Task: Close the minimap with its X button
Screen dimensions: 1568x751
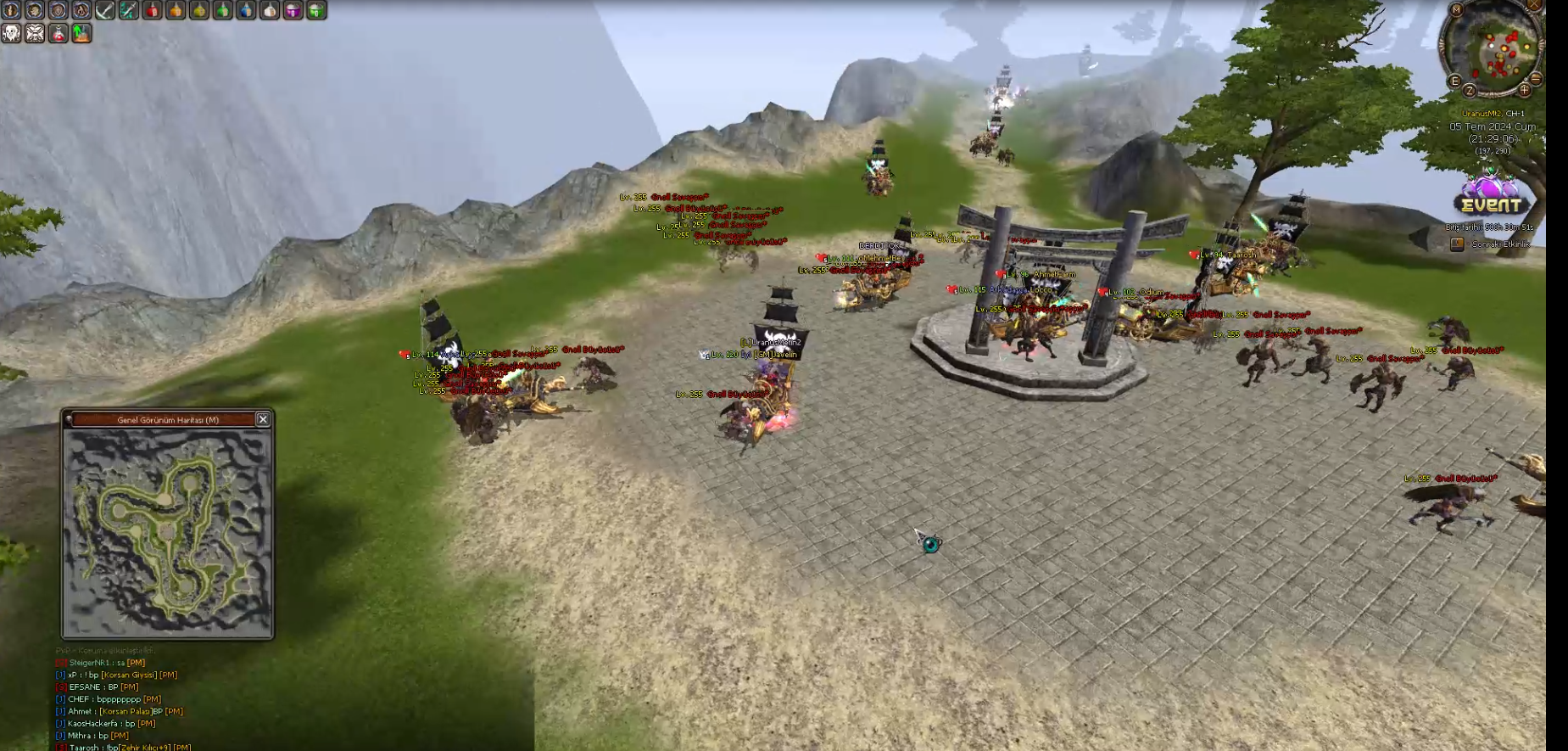Action: 1533,5
